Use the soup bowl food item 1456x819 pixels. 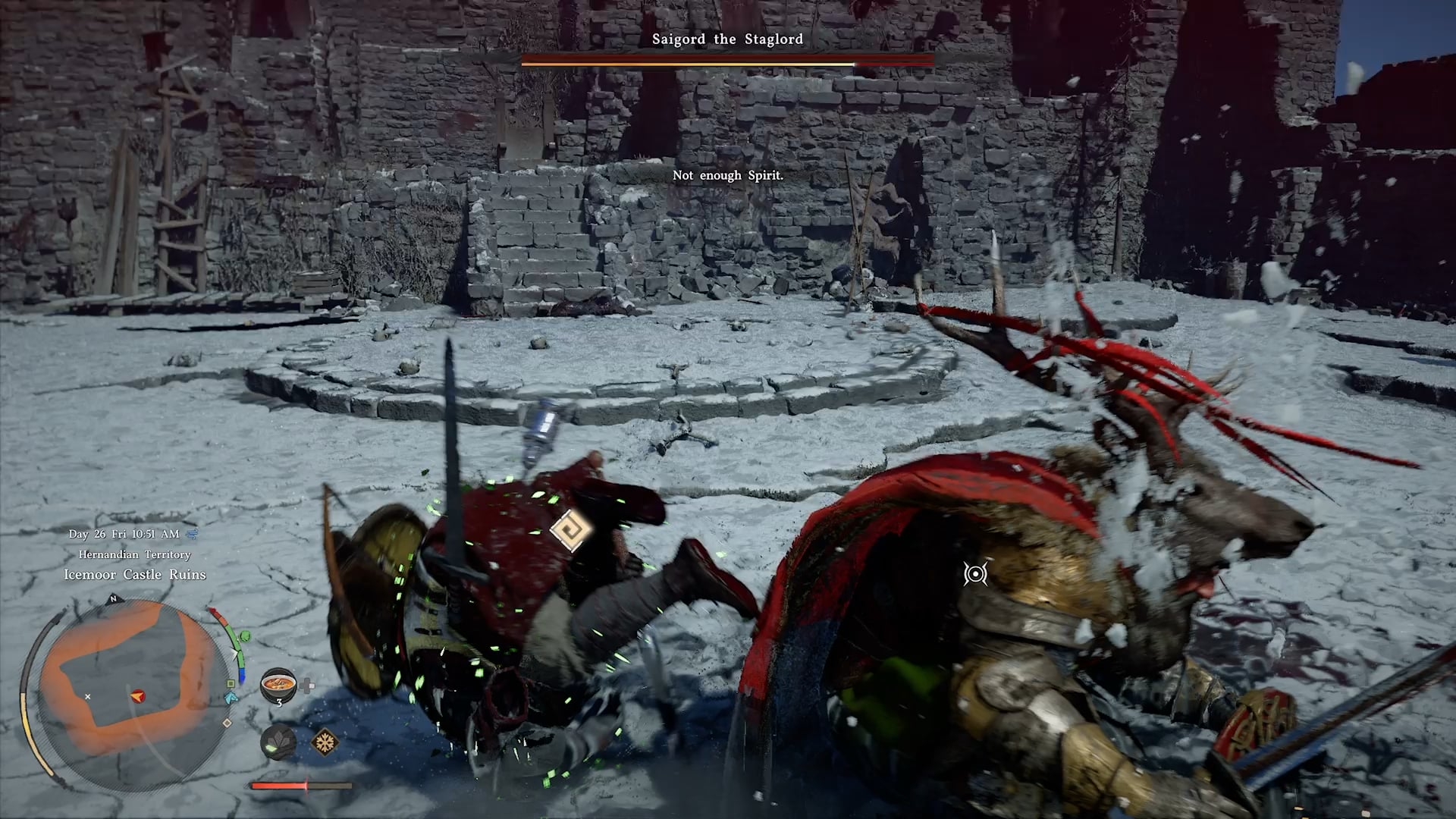278,685
